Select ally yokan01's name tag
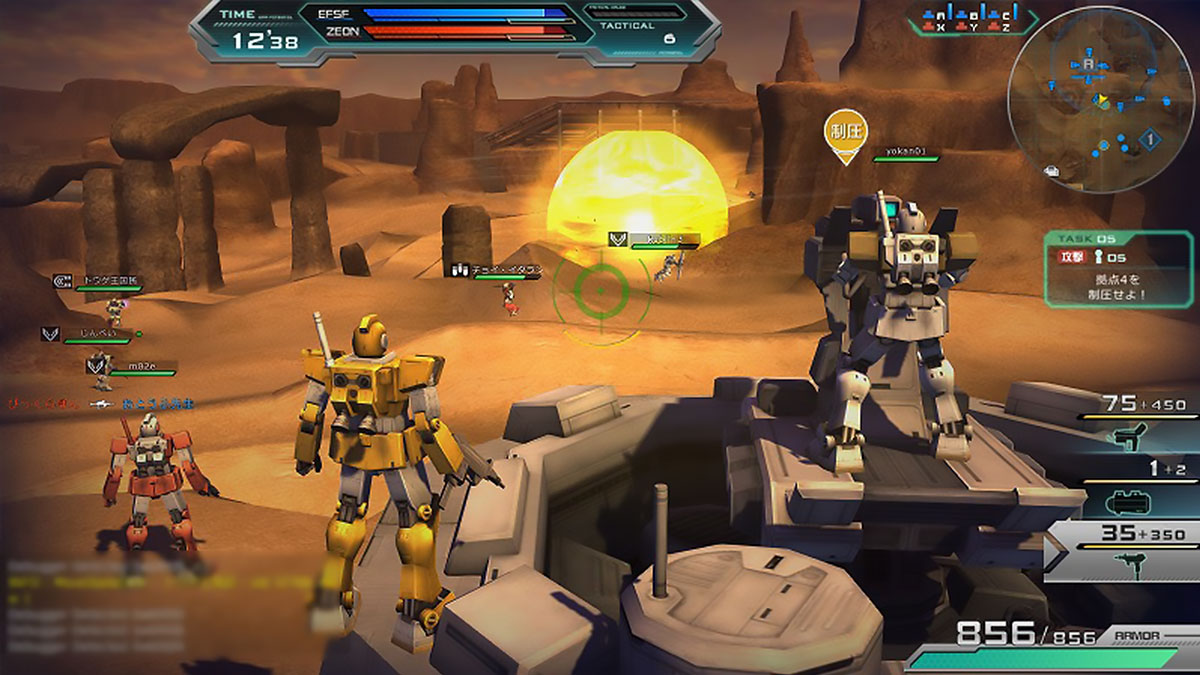The image size is (1200, 675). click(907, 153)
